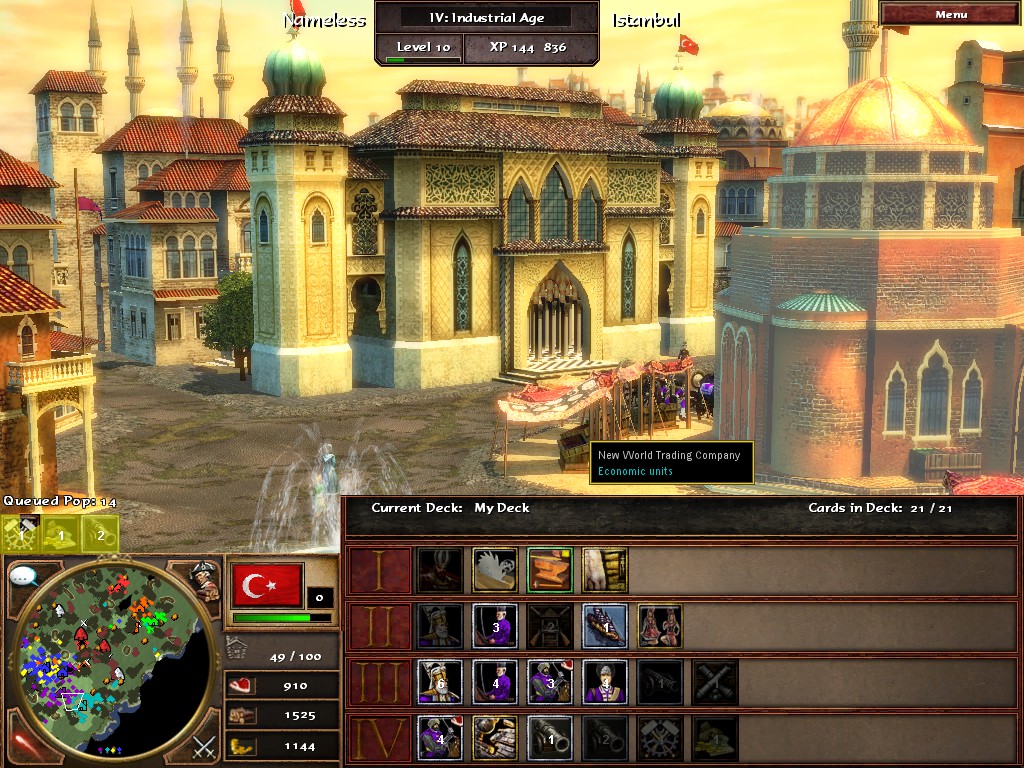Select the 4 cavalry card in row III
Screen dimensions: 1024x768
click(x=495, y=682)
